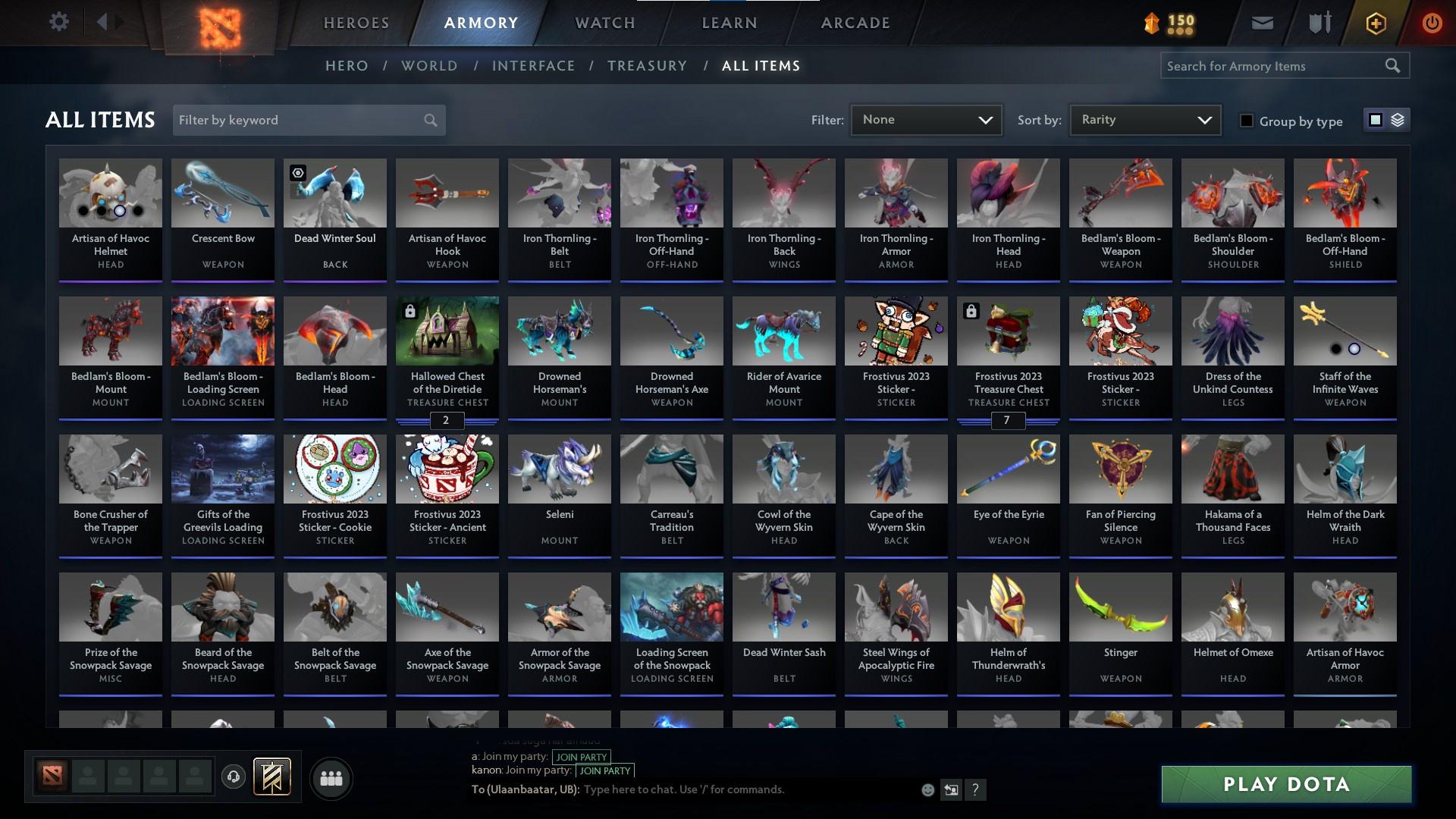Open the battle pass plus icon
This screenshot has width=1456, height=819.
1375,22
